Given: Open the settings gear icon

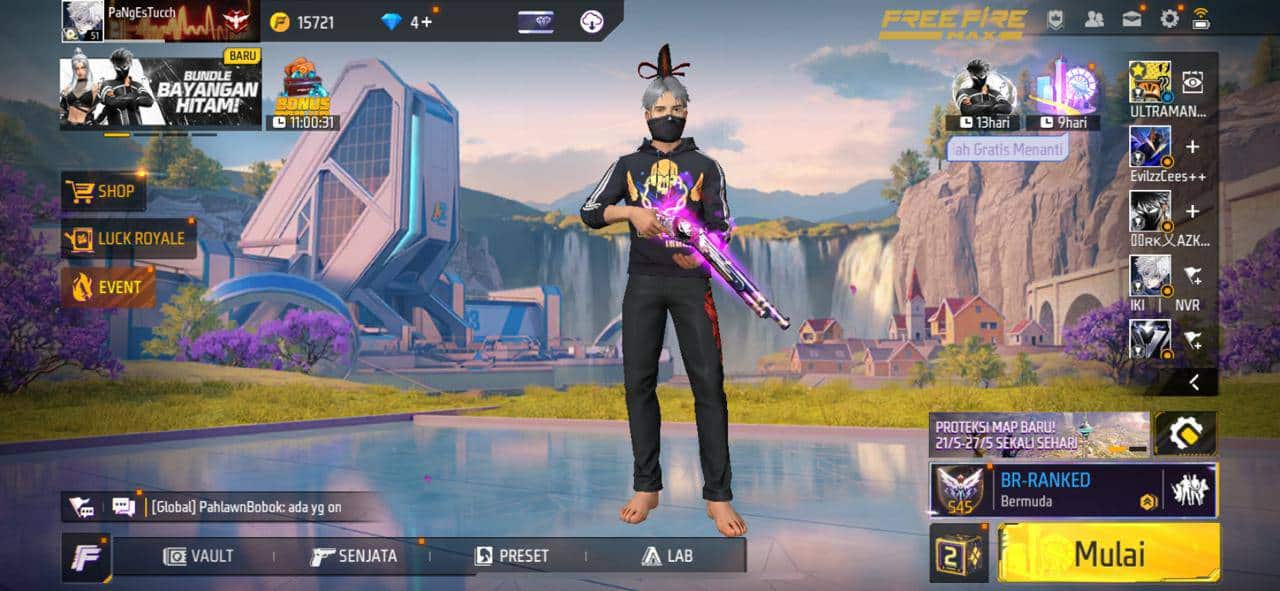Looking at the screenshot, I should [1169, 18].
